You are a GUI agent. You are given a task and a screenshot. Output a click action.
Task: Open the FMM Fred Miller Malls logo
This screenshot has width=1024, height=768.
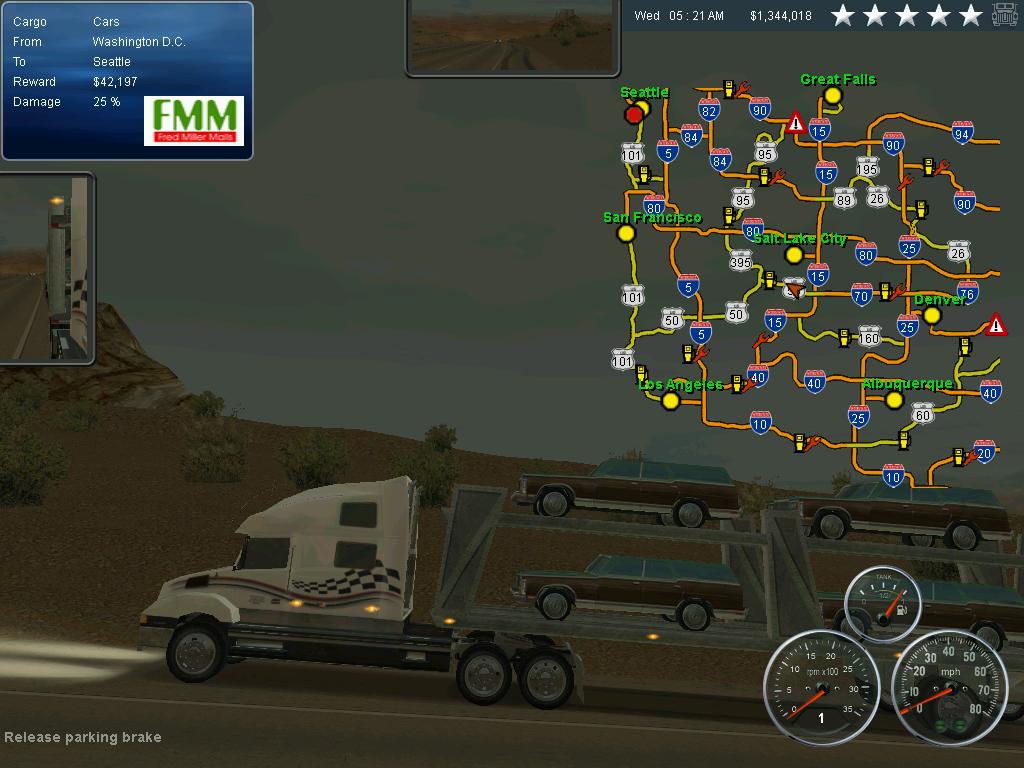click(194, 120)
